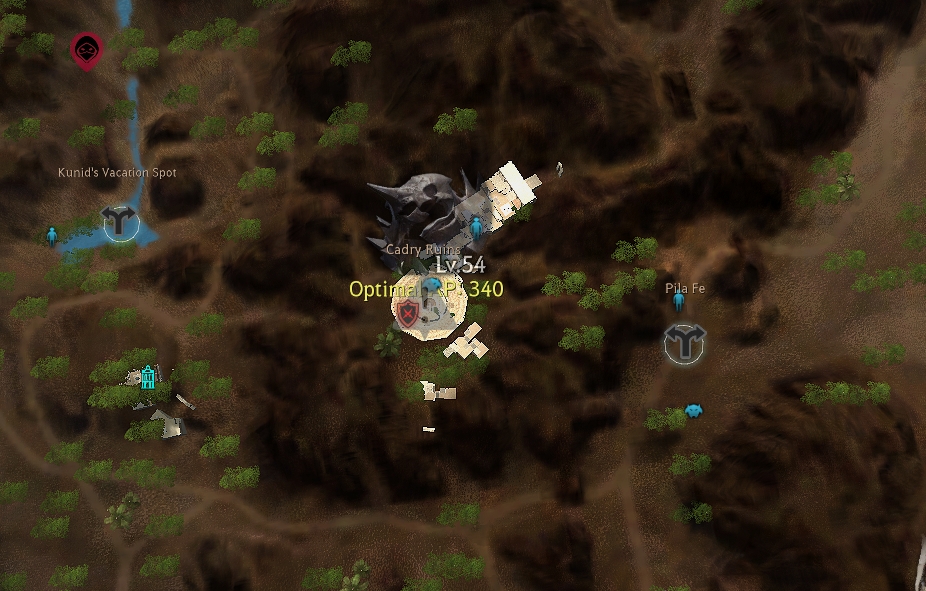
Task: Click the blue NPC beside Kunid's Vacation Spot
Action: [x=52, y=236]
